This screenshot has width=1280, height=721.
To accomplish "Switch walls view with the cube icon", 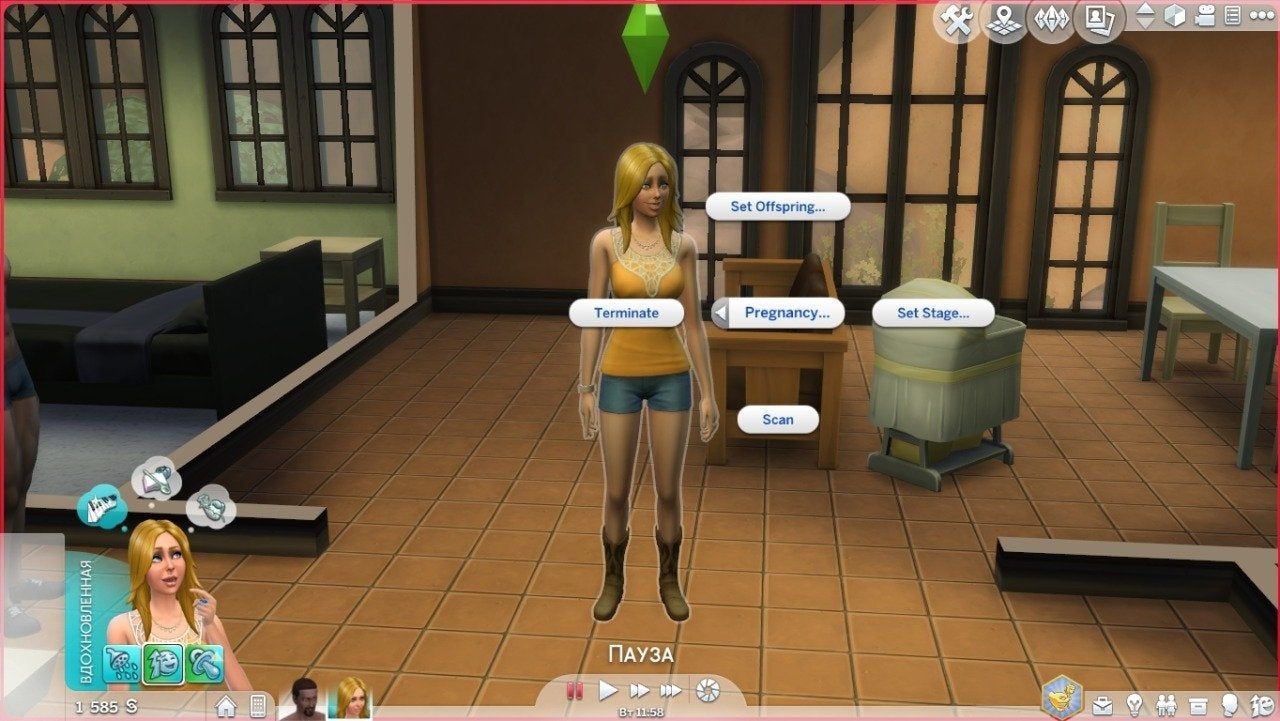I will (1173, 17).
